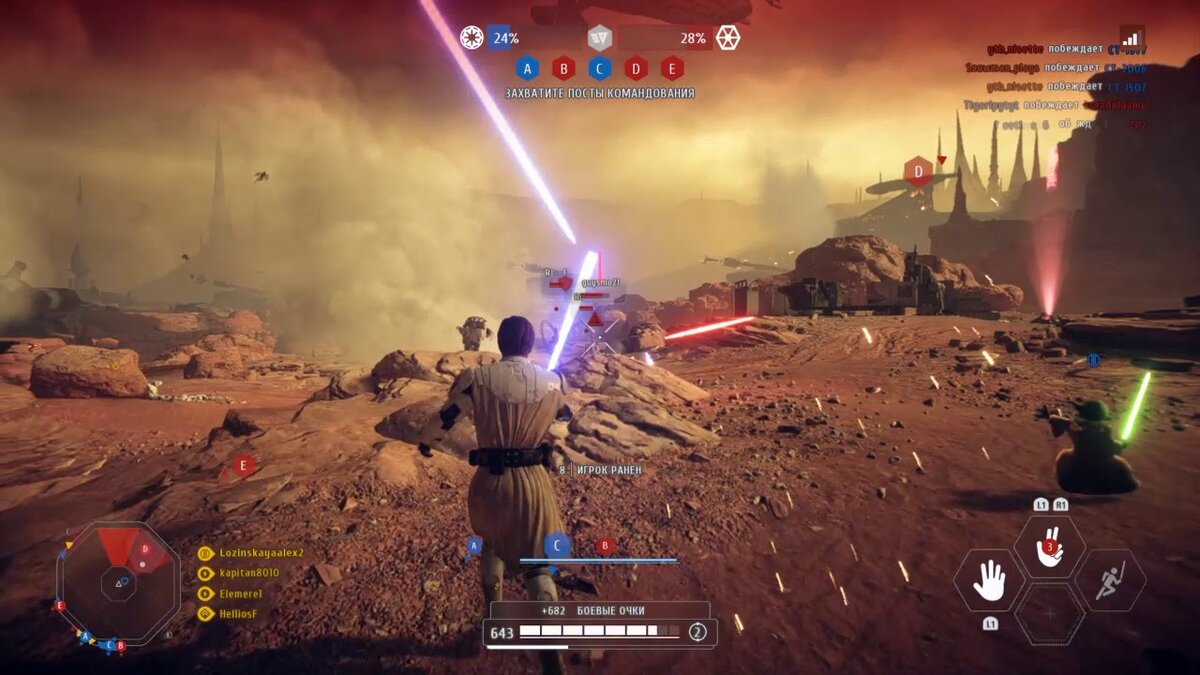Trigger the running lightsaber rush ability
Viewport: 1200px width, 675px height.
pyautogui.click(x=1110, y=581)
